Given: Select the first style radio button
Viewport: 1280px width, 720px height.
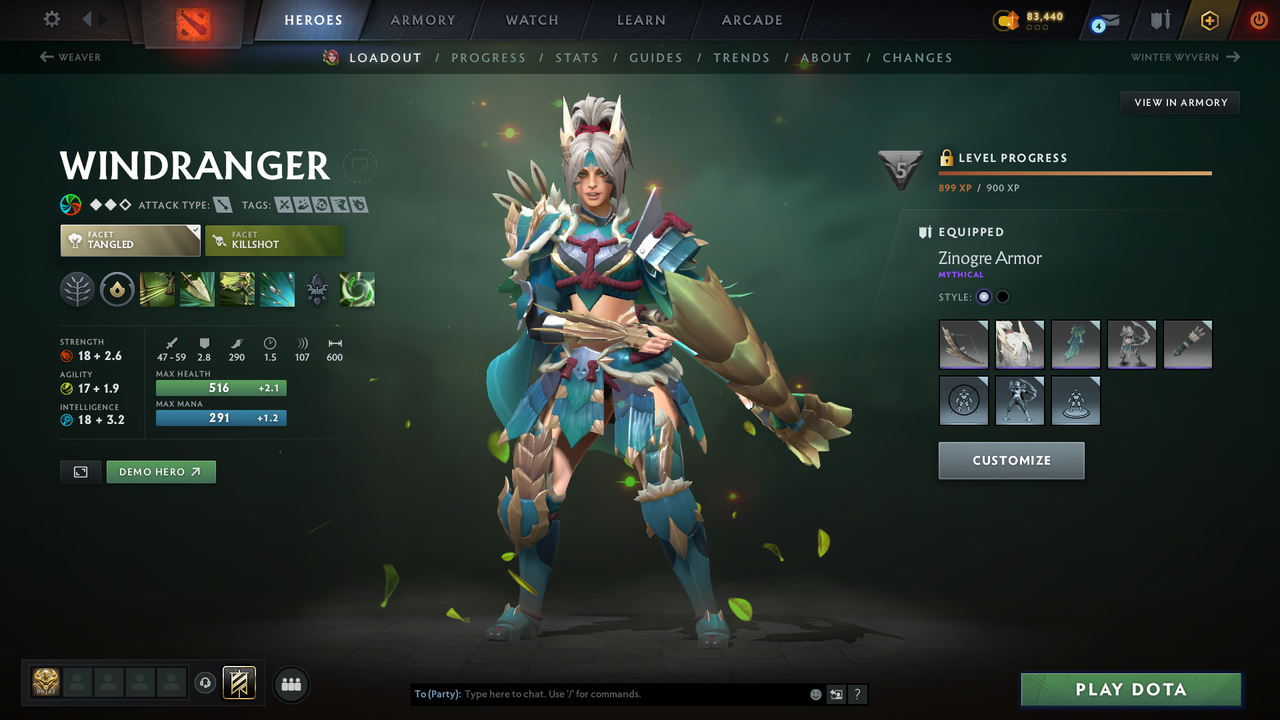Looking at the screenshot, I should coord(983,296).
